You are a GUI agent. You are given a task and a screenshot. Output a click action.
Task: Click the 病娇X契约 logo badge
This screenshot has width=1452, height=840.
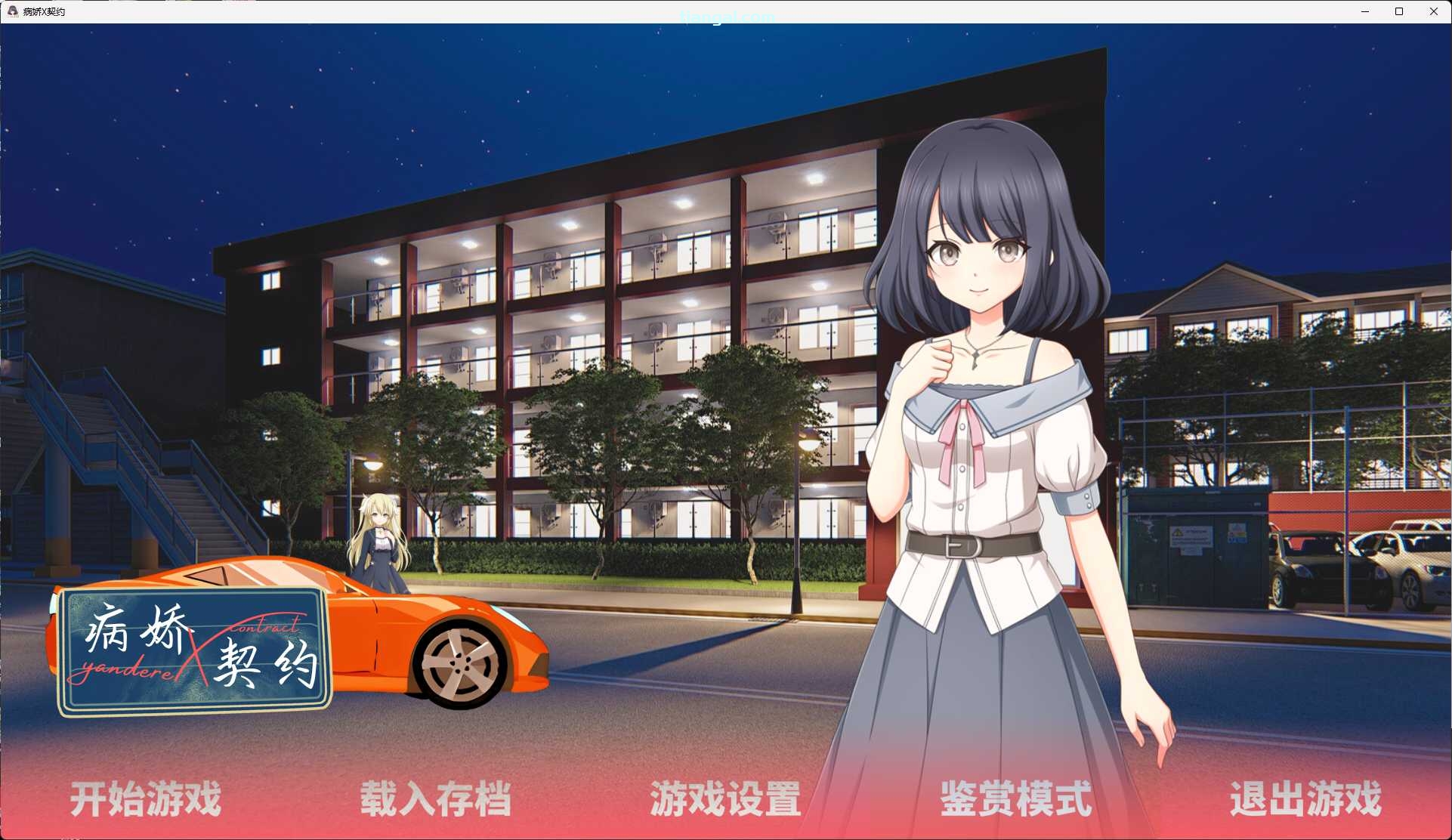coord(196,646)
